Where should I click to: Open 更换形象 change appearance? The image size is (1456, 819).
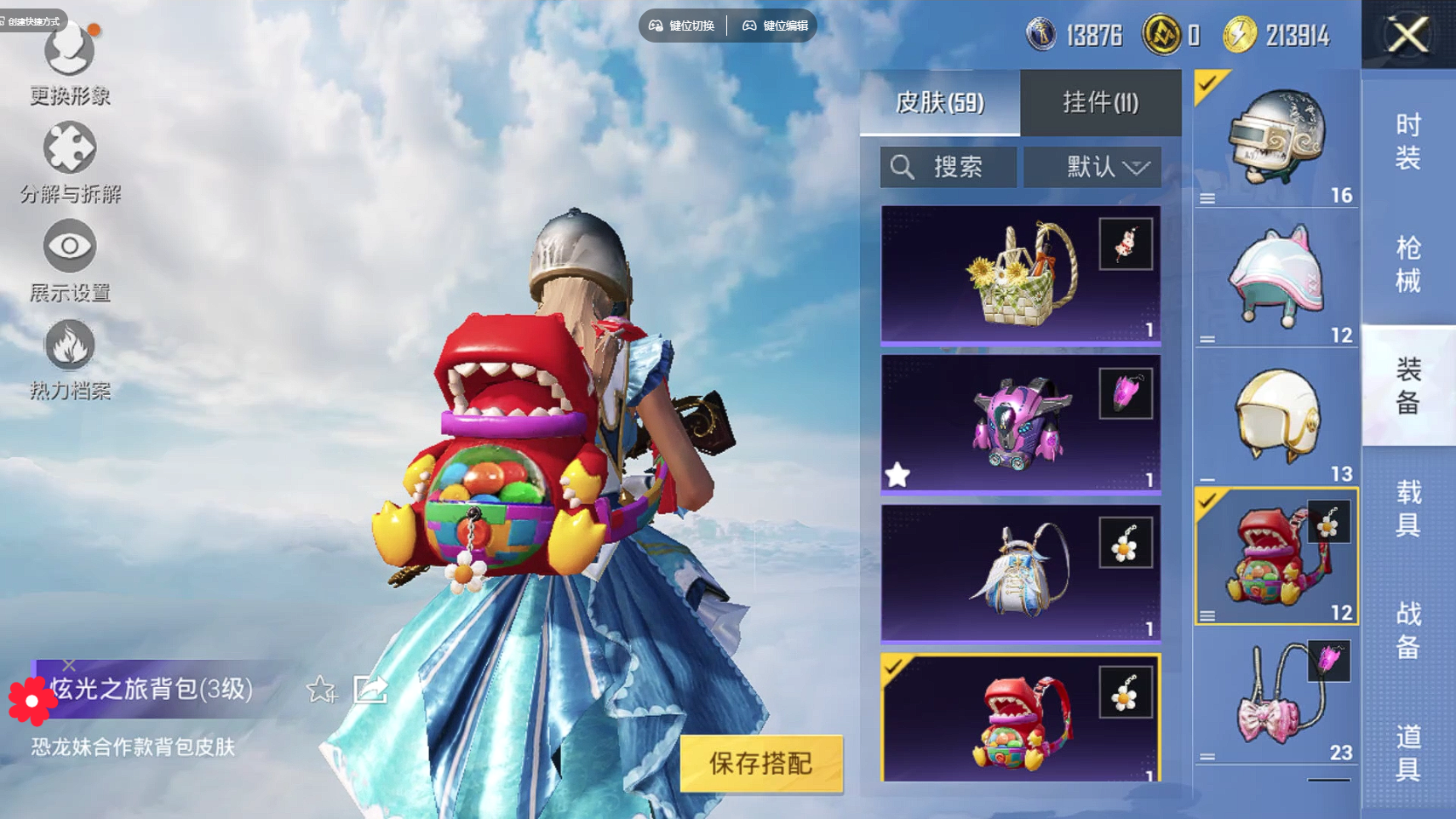point(70,64)
